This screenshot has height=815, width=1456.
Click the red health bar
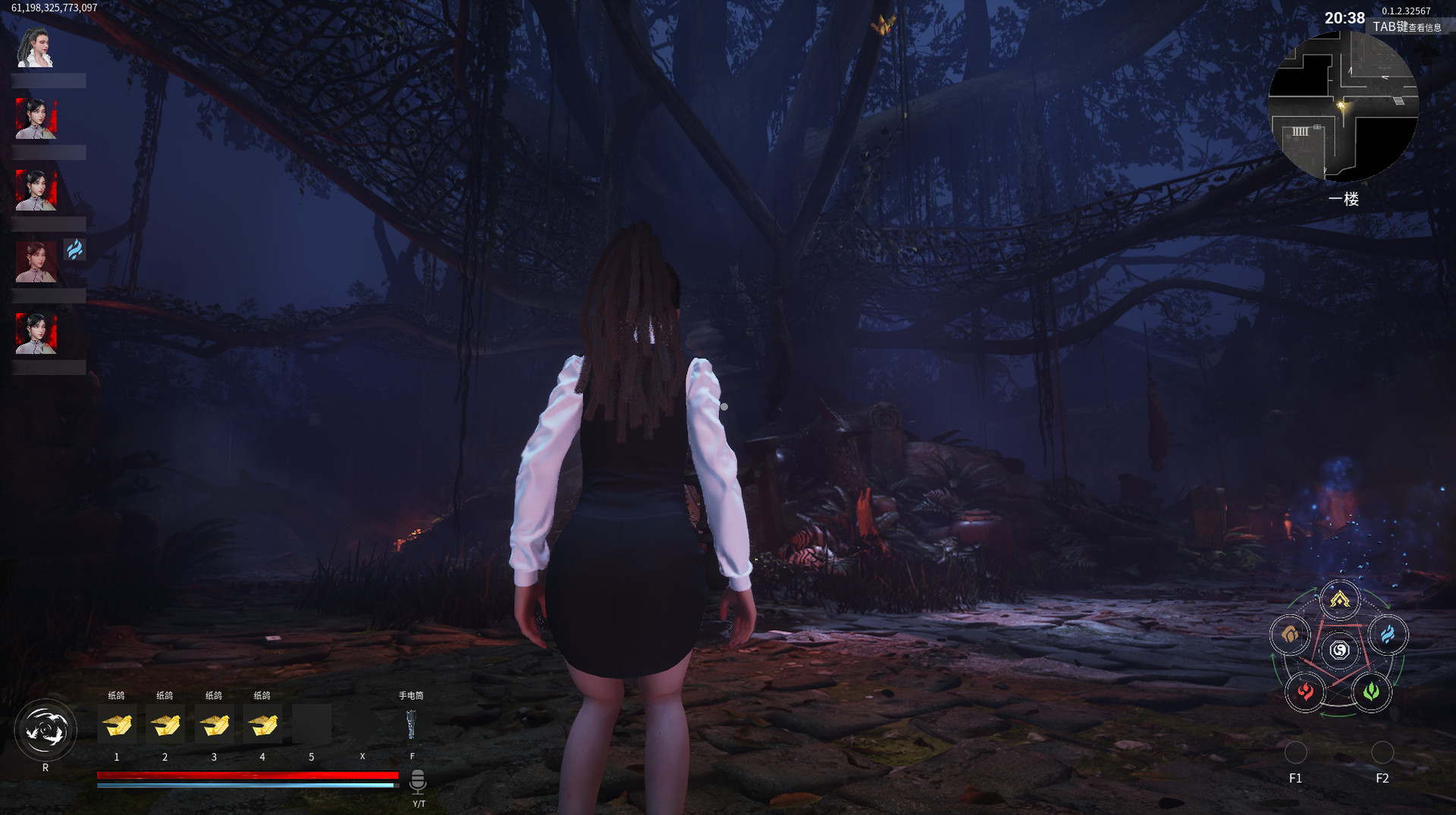tap(246, 773)
